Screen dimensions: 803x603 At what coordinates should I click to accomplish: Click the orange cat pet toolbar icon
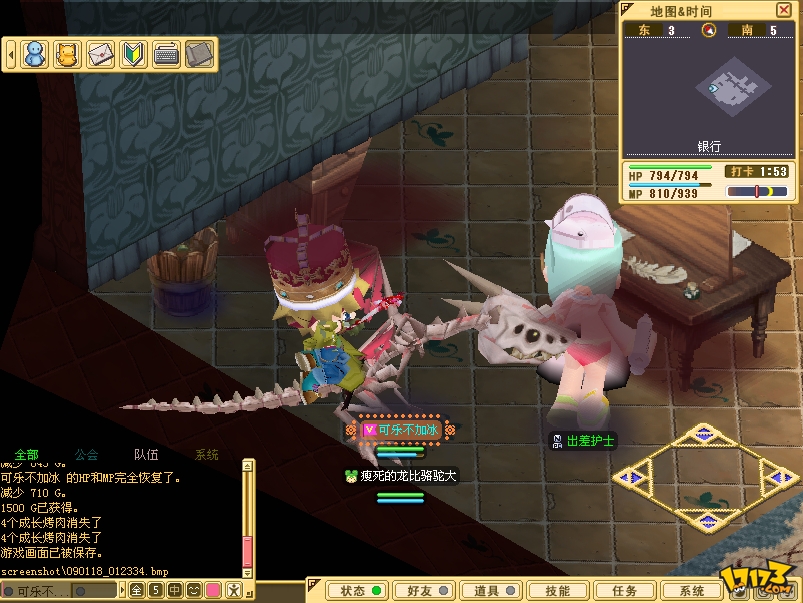click(x=67, y=54)
